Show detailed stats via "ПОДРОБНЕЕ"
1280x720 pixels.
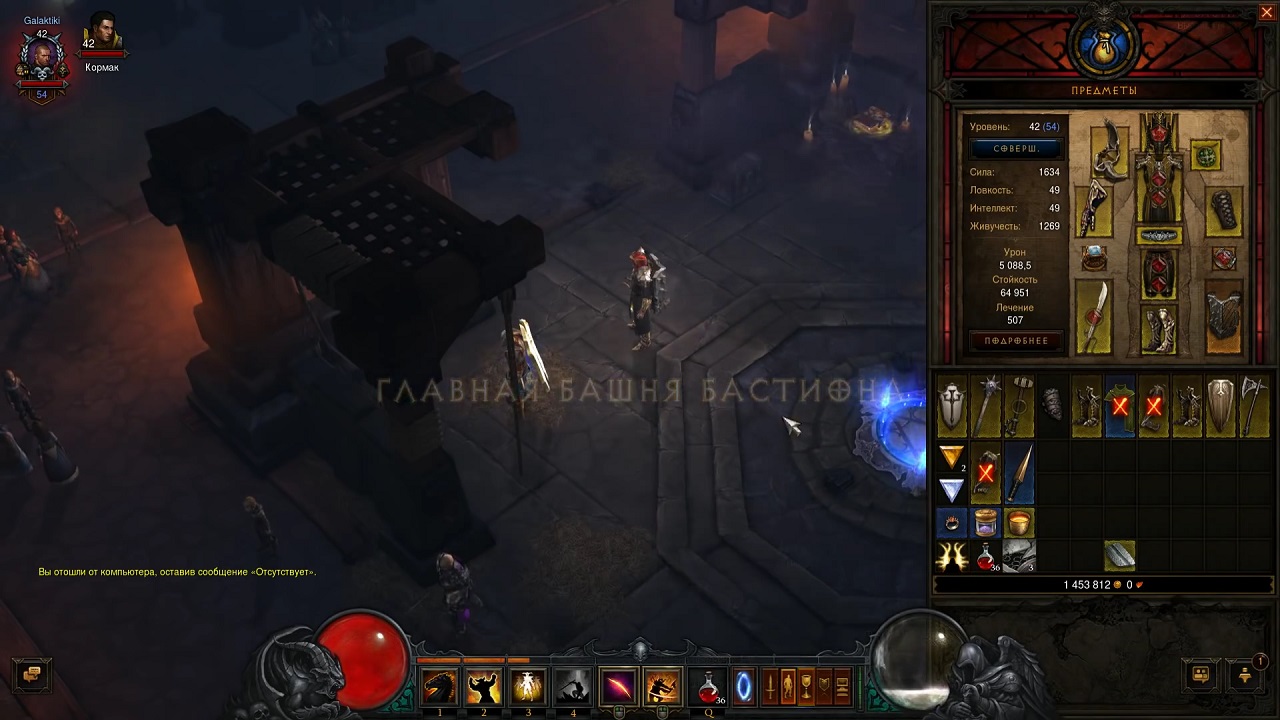[1016, 341]
